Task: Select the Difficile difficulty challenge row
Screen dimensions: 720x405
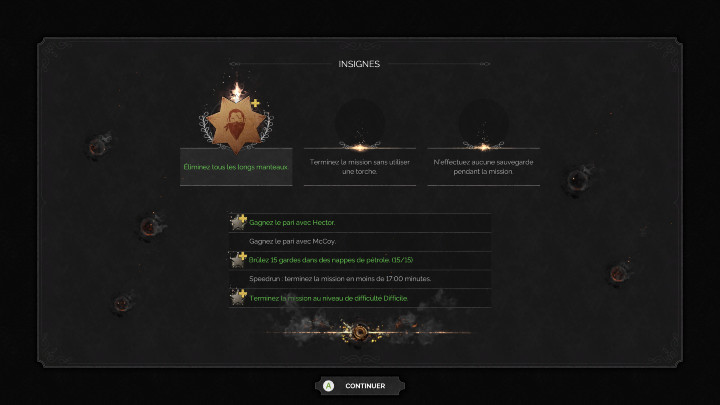Action: (360, 298)
